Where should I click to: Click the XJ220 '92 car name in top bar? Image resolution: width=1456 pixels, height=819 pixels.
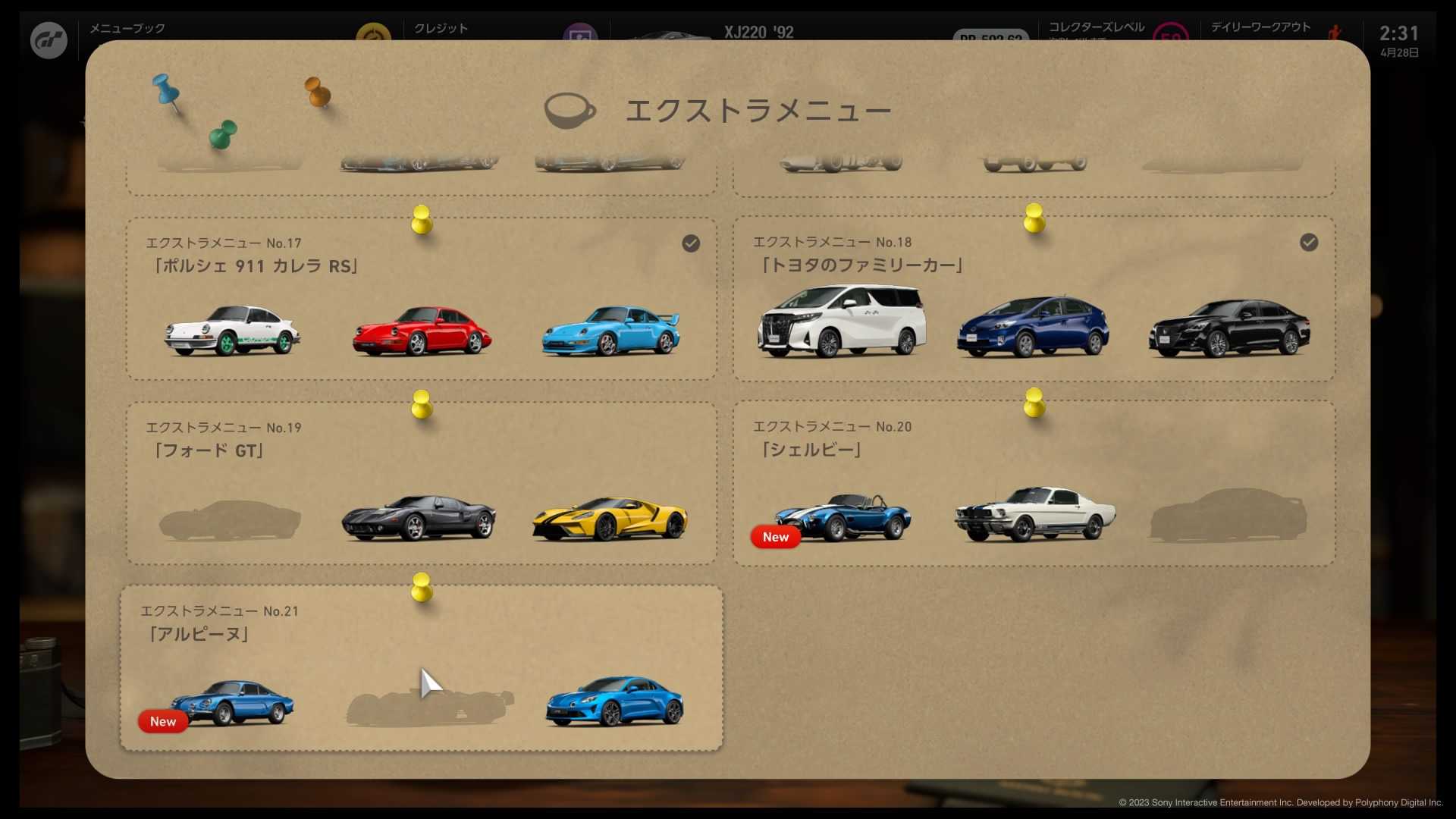click(758, 33)
